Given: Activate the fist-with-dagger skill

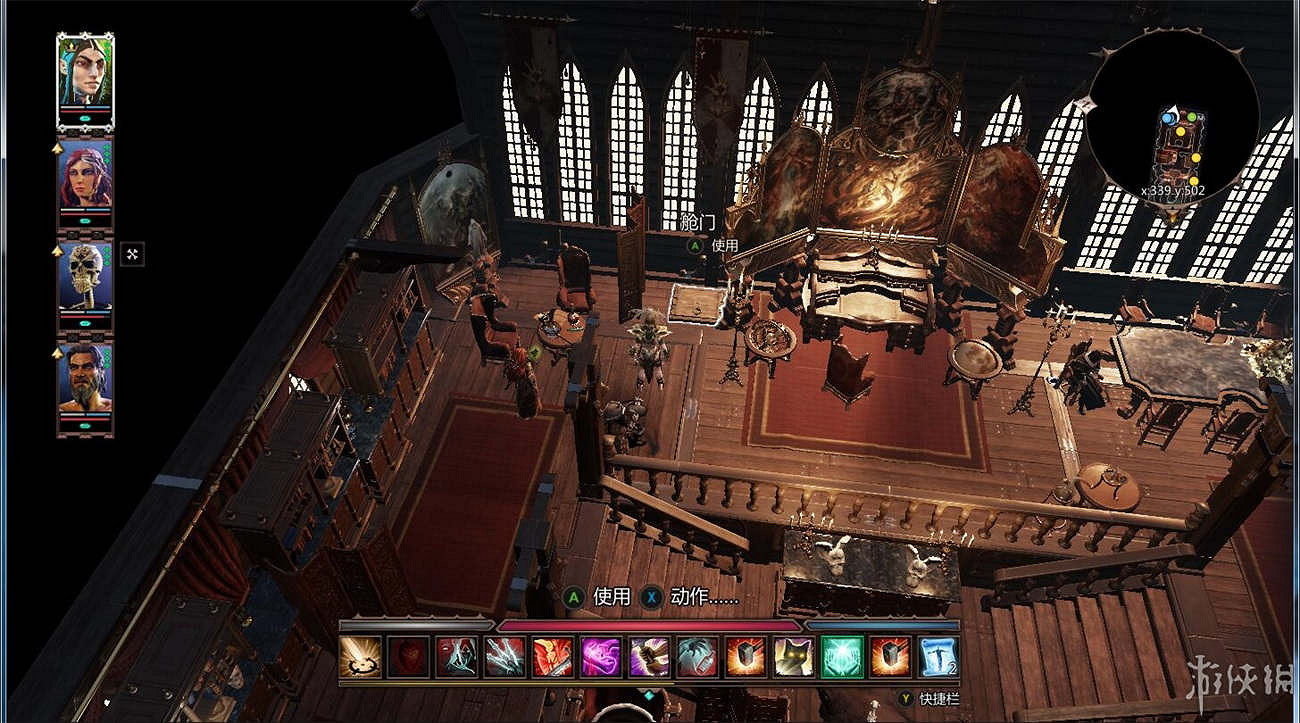Looking at the screenshot, I should coord(649,657).
